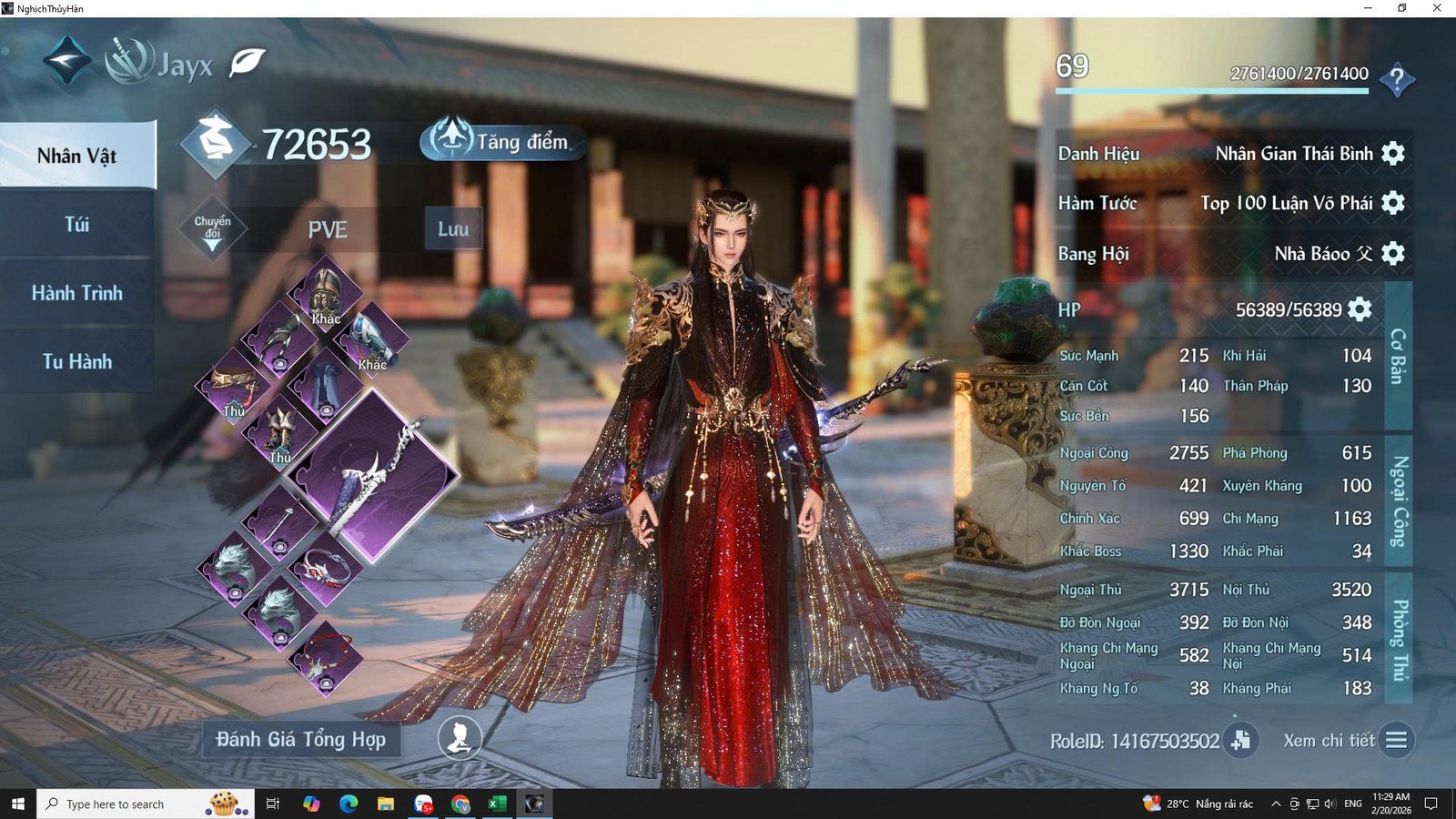The image size is (1456, 819).
Task: Toggle Chuyển đổi to switch the PVE mode
Action: (x=211, y=228)
